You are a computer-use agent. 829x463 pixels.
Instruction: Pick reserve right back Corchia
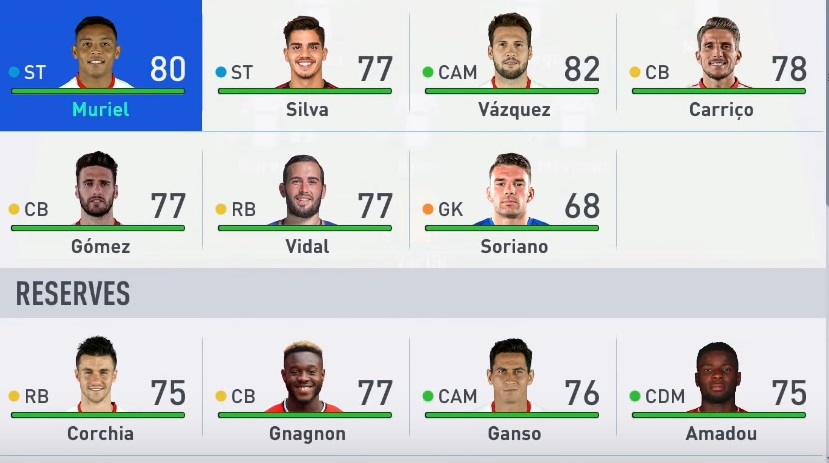click(x=98, y=390)
